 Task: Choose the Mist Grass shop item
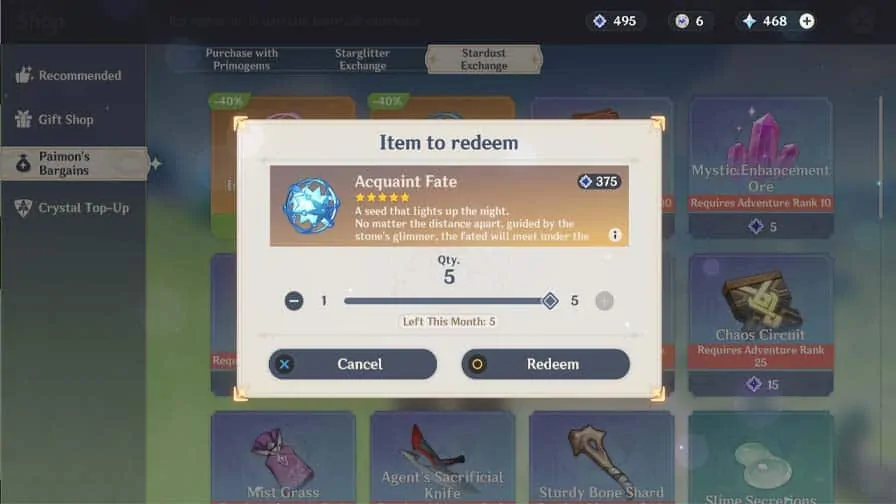(x=282, y=458)
